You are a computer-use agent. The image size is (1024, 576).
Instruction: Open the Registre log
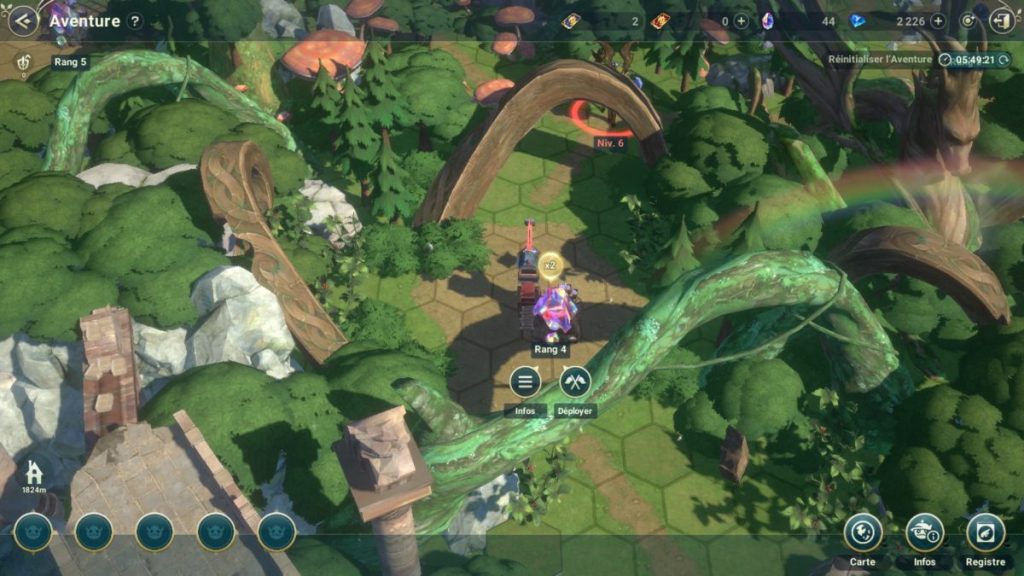coord(985,532)
